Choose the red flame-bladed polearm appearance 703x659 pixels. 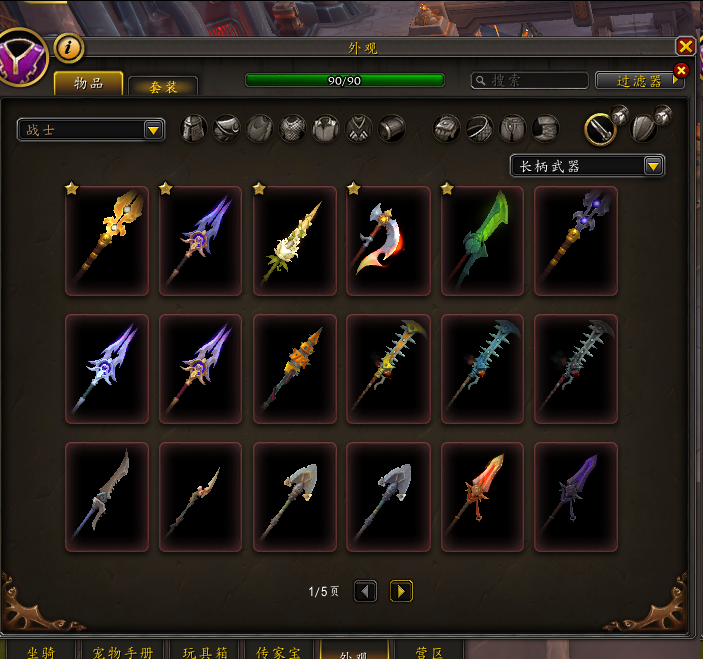click(x=482, y=497)
